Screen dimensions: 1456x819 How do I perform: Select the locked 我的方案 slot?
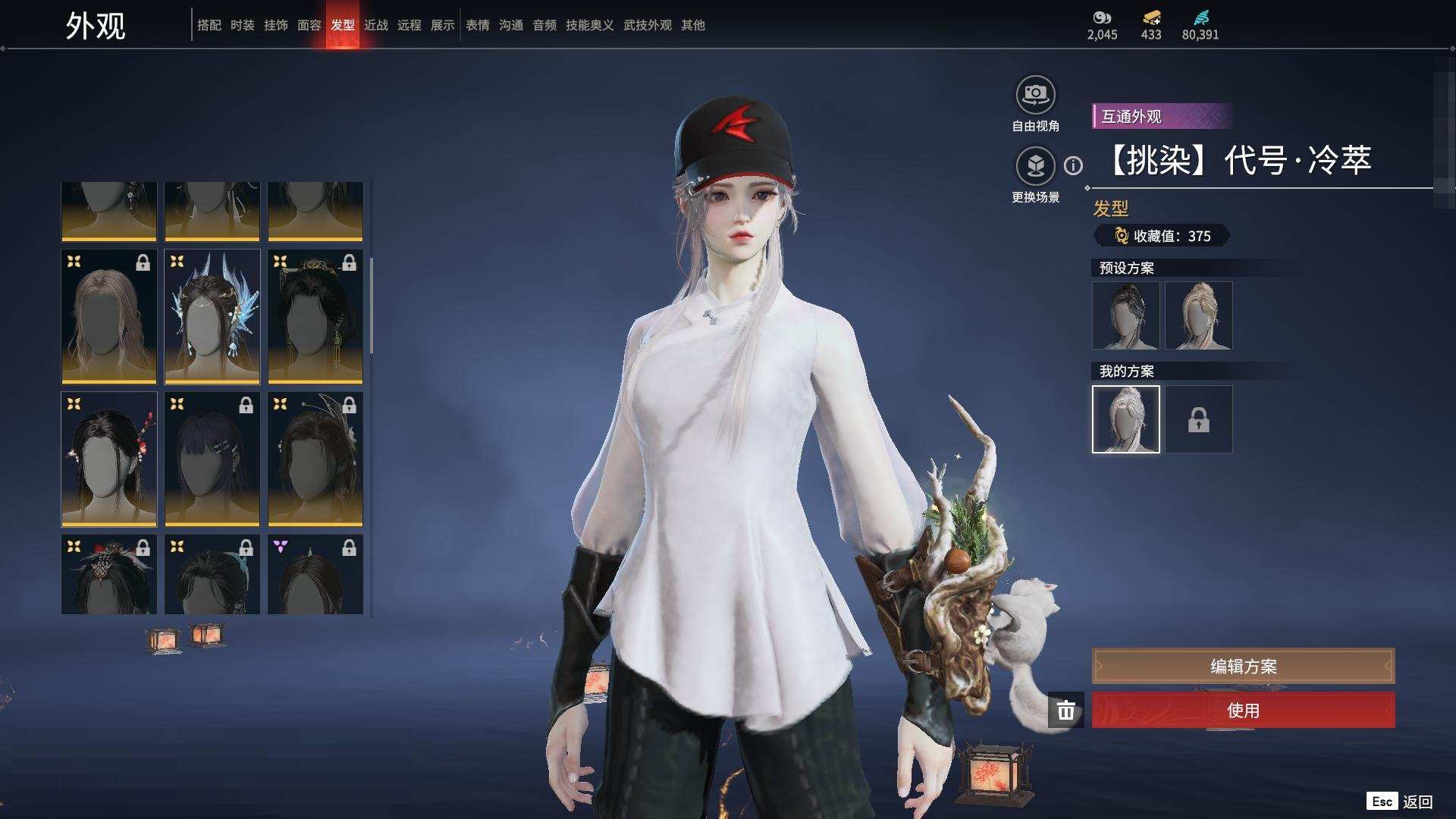coord(1199,419)
